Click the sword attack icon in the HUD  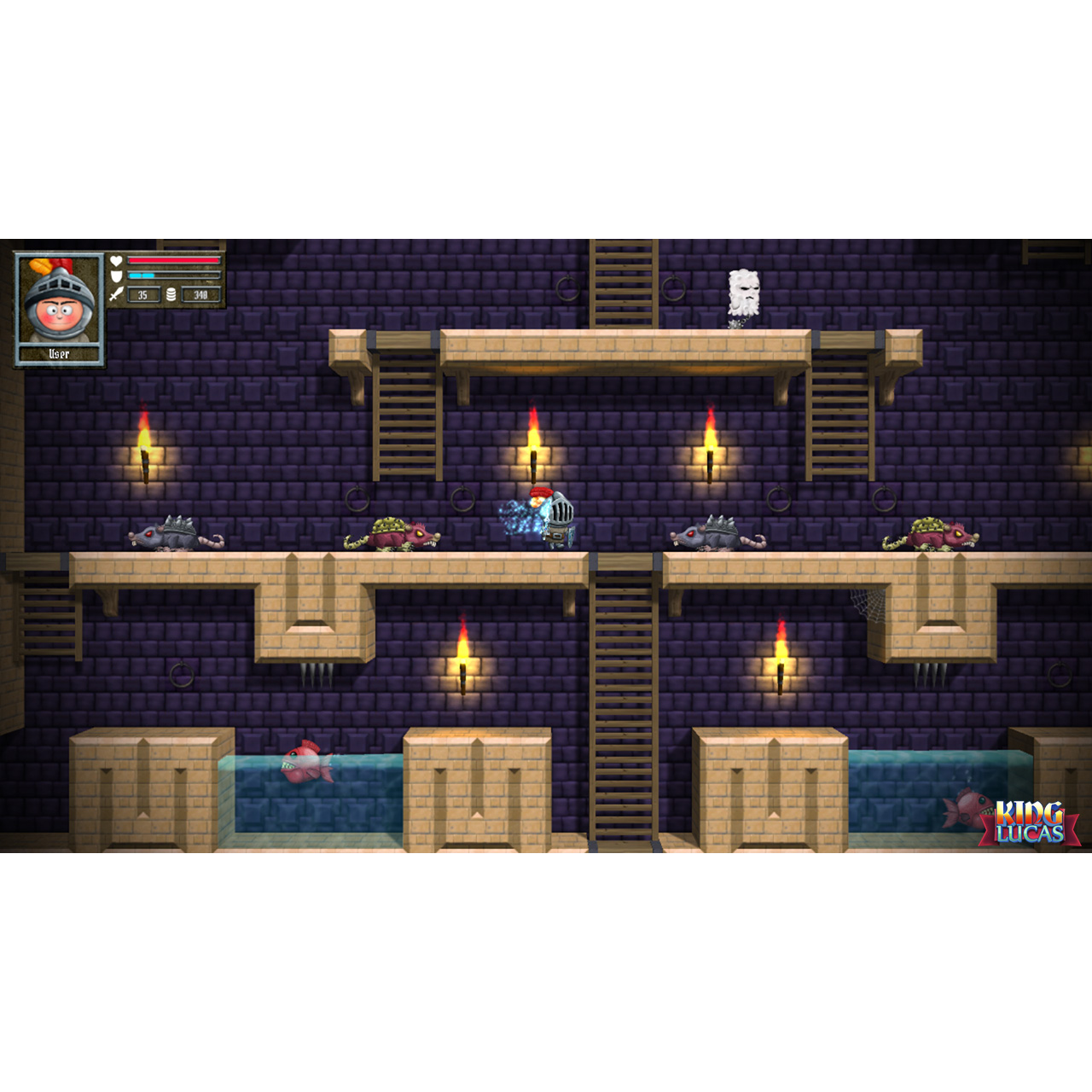pyautogui.click(x=116, y=293)
